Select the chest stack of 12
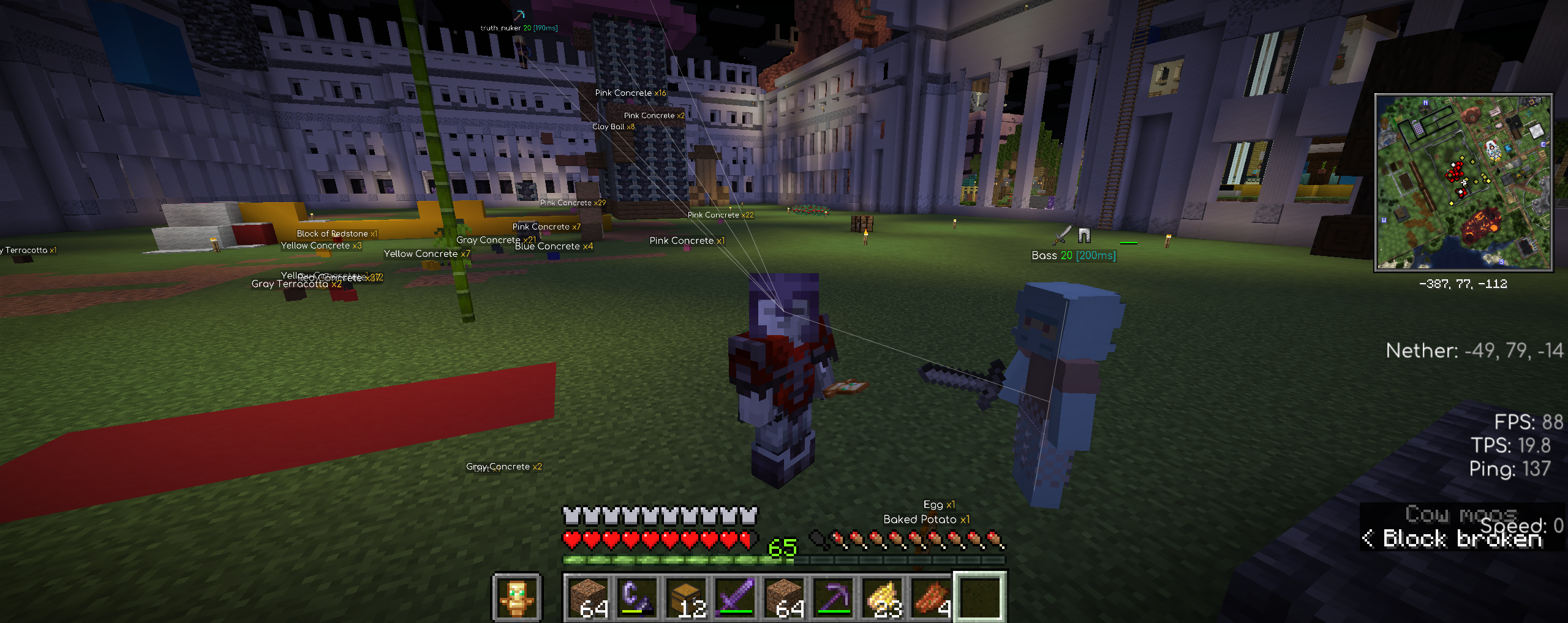Image resolution: width=1568 pixels, height=623 pixels. (x=687, y=597)
